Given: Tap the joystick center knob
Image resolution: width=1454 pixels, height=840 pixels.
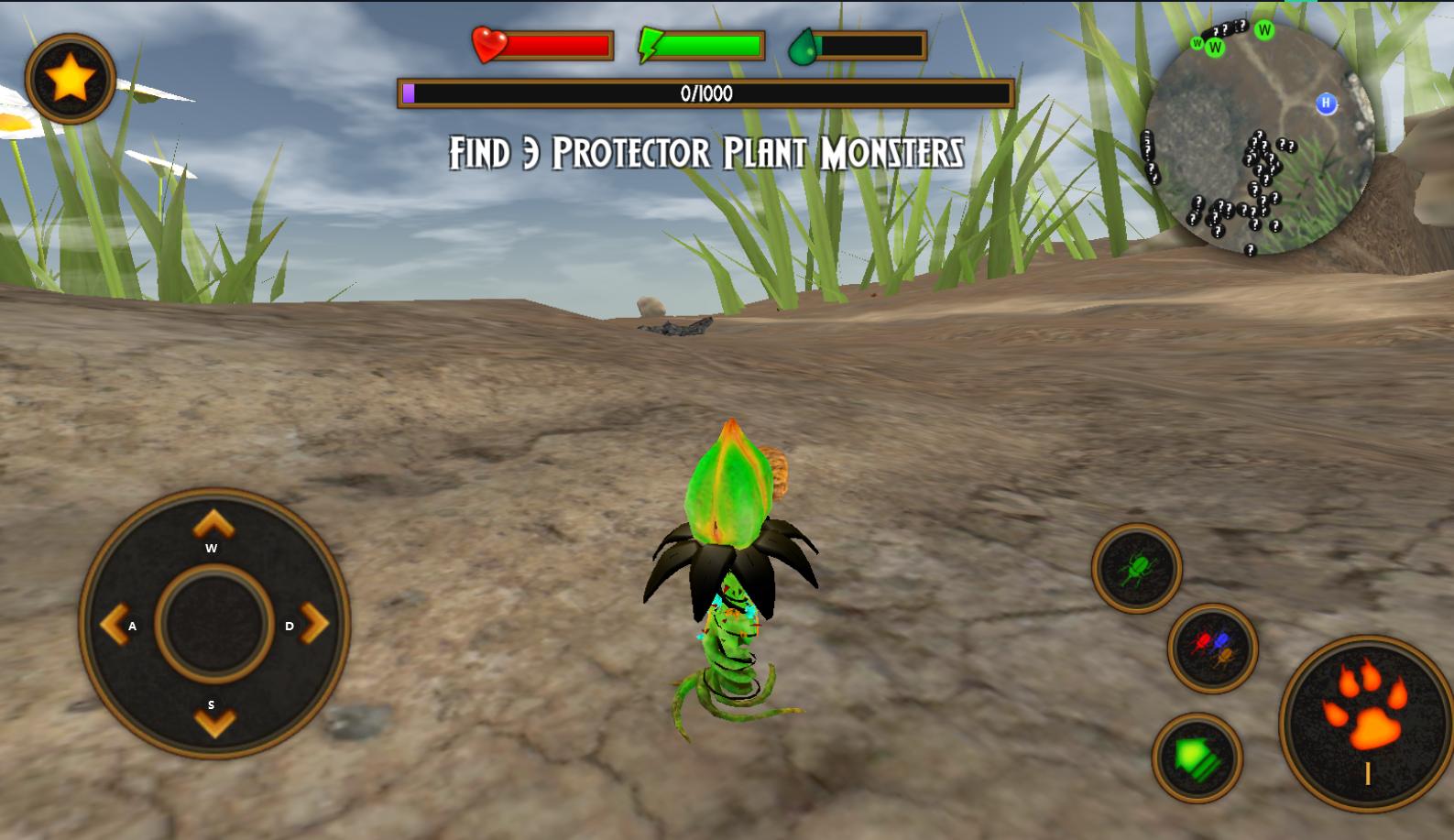Looking at the screenshot, I should pyautogui.click(x=214, y=624).
